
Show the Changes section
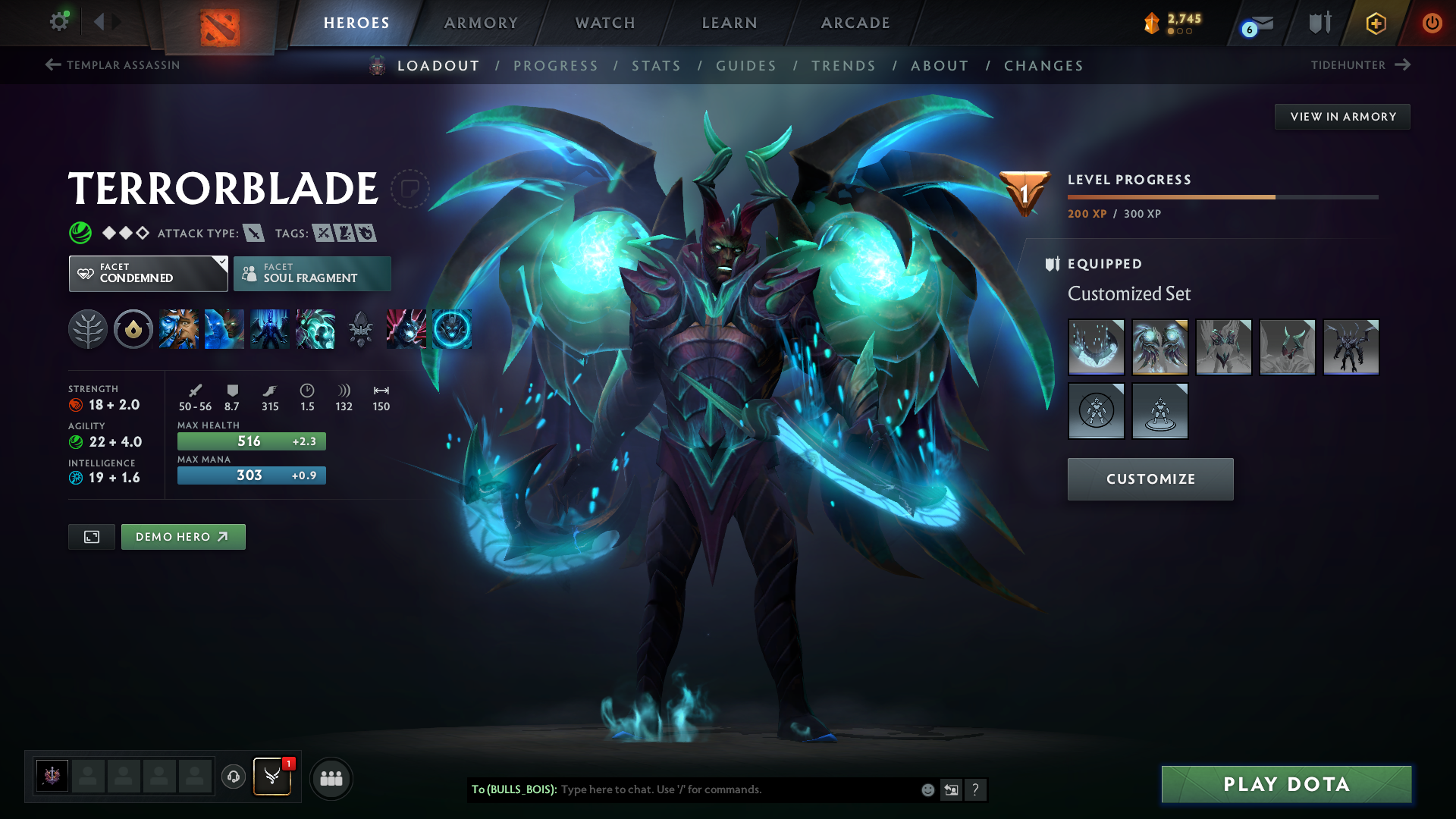1043,66
